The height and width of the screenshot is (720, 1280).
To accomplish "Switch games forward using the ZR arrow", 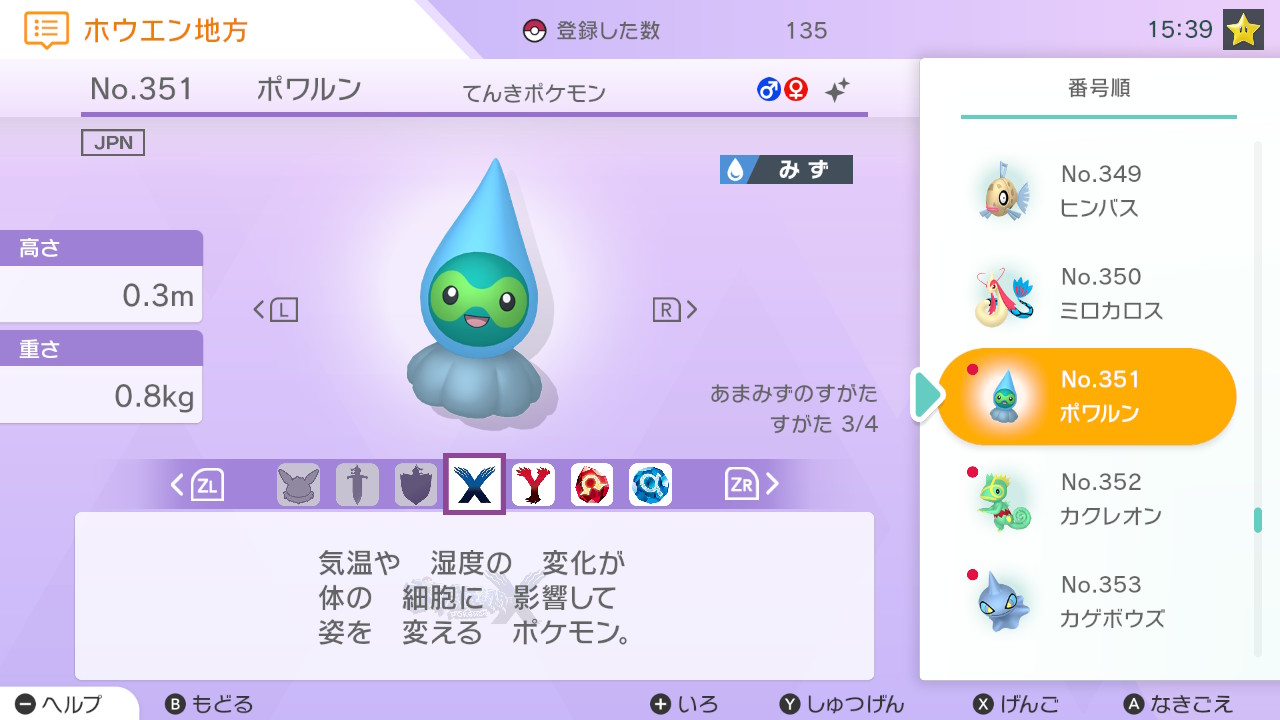I will point(744,485).
